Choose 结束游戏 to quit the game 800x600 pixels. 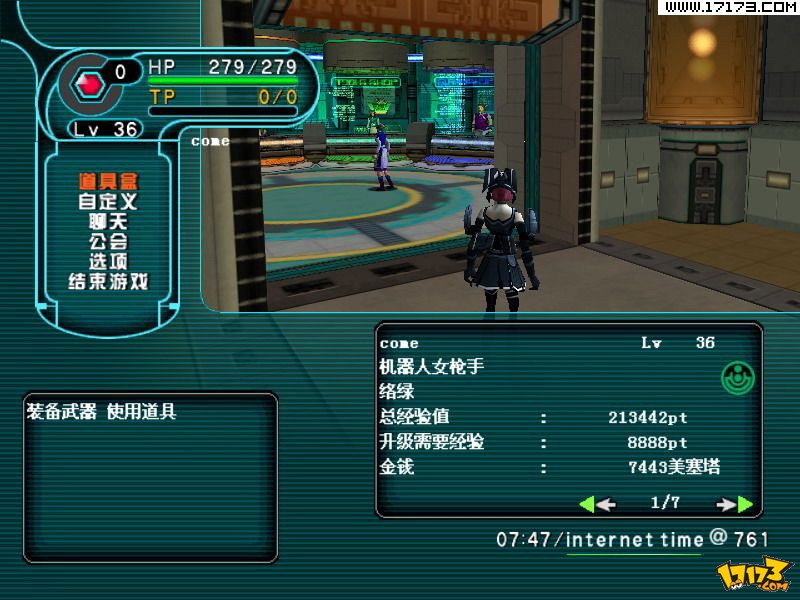tap(108, 281)
